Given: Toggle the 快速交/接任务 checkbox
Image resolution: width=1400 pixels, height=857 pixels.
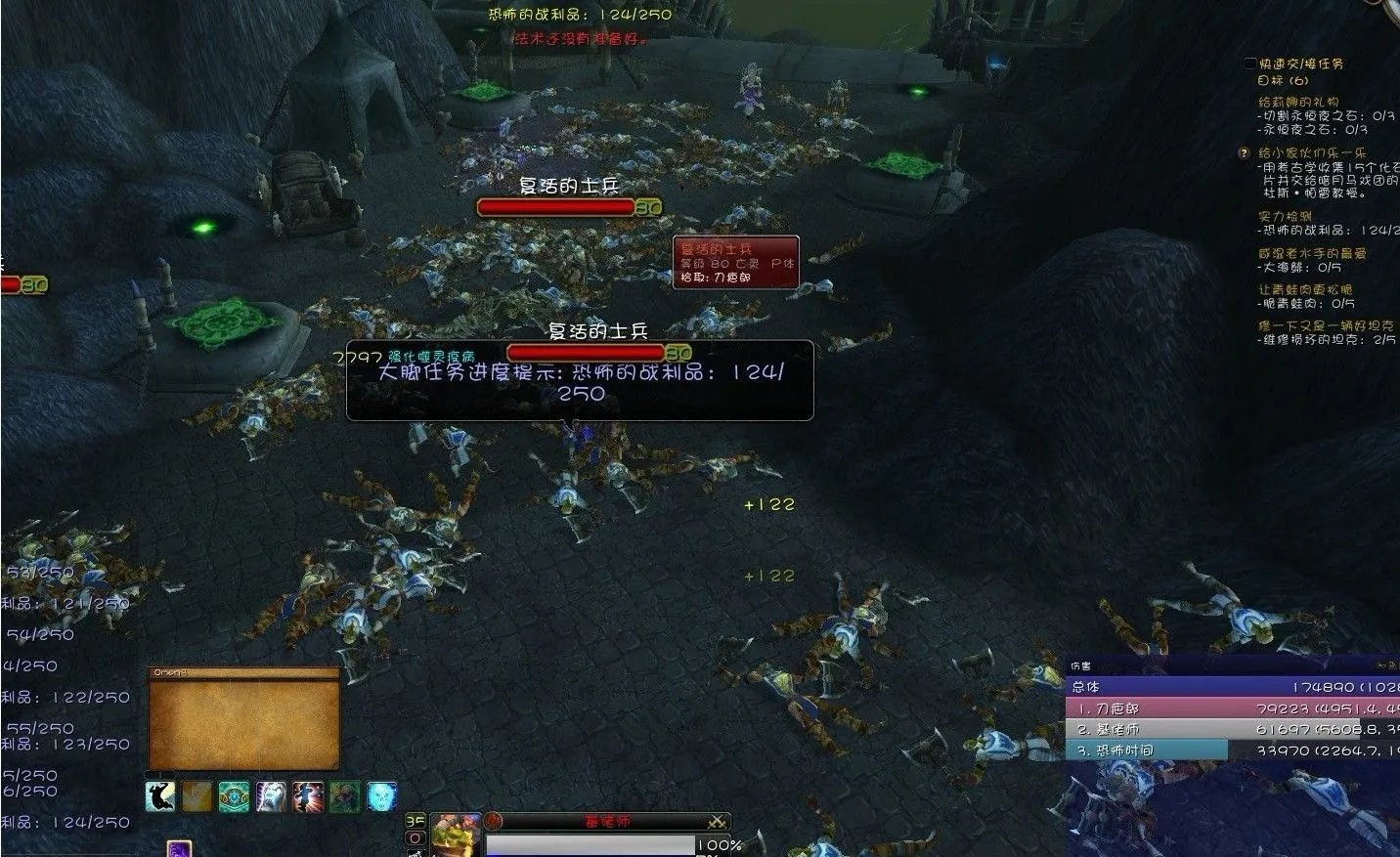Looking at the screenshot, I should (x=1250, y=64).
